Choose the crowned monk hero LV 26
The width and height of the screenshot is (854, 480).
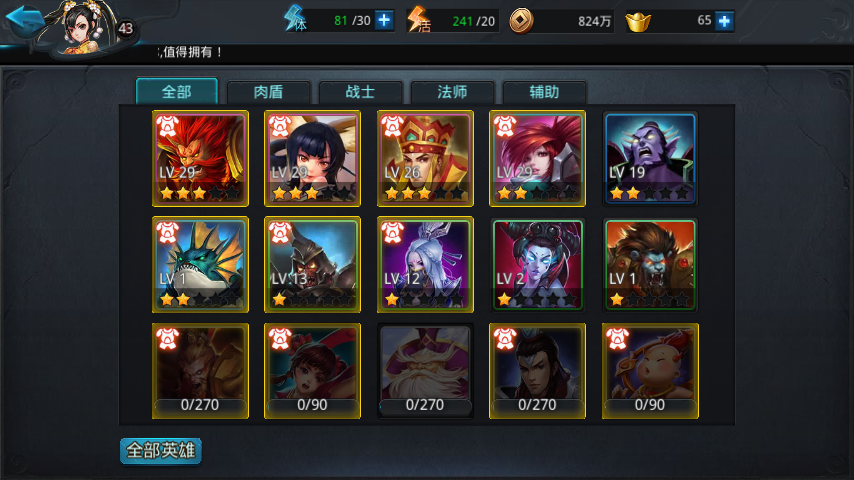[425, 158]
